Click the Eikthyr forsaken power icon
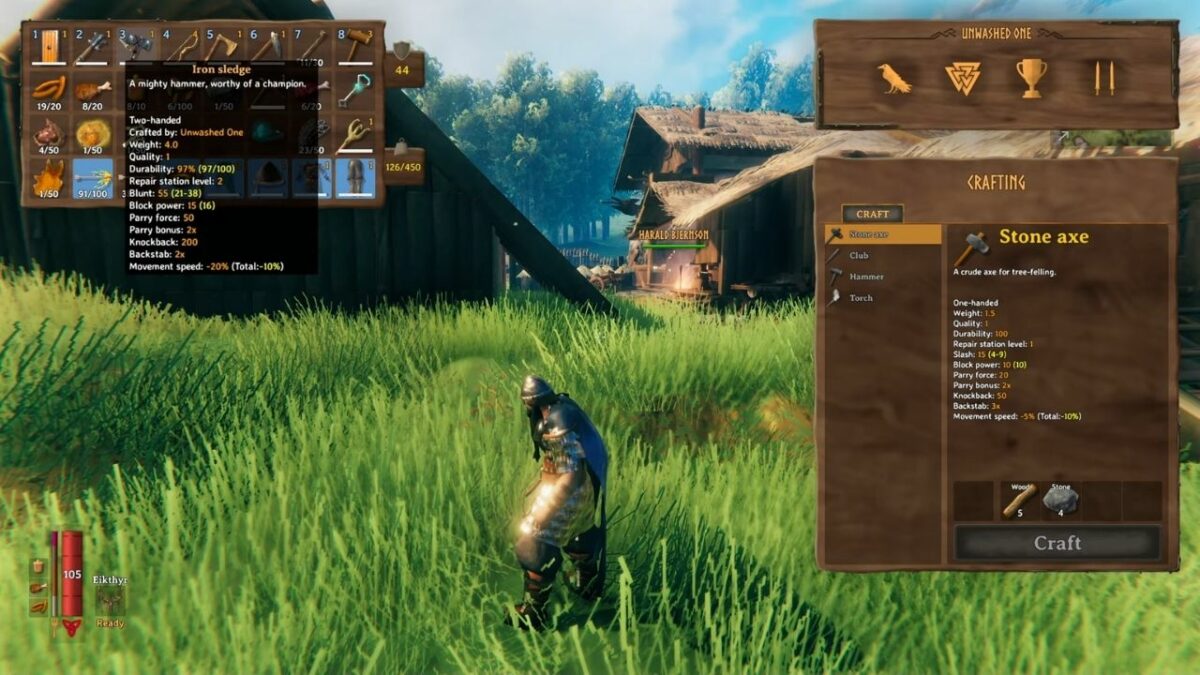Image resolution: width=1200 pixels, height=675 pixels. [x=110, y=602]
